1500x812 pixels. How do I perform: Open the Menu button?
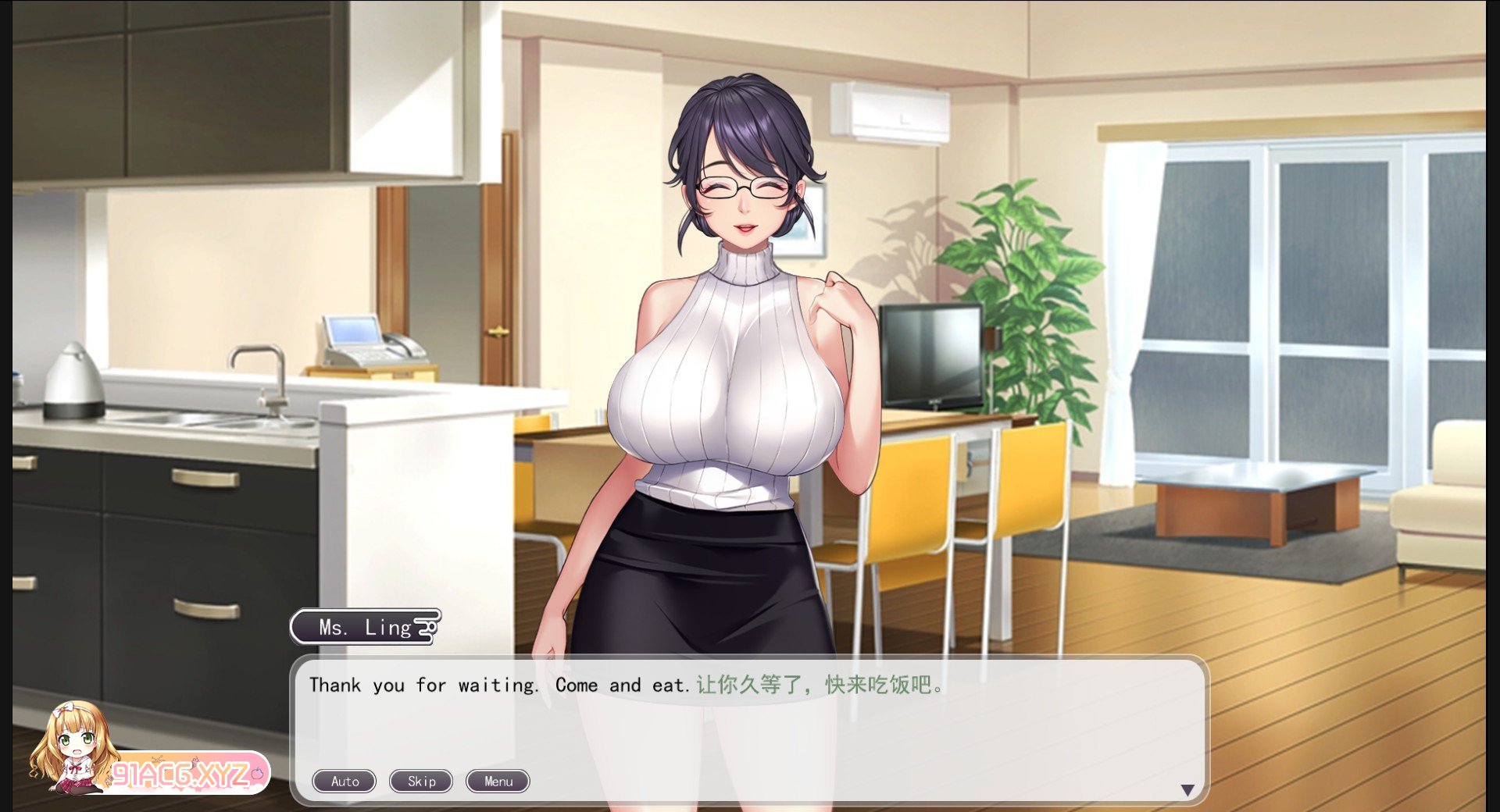(x=498, y=781)
